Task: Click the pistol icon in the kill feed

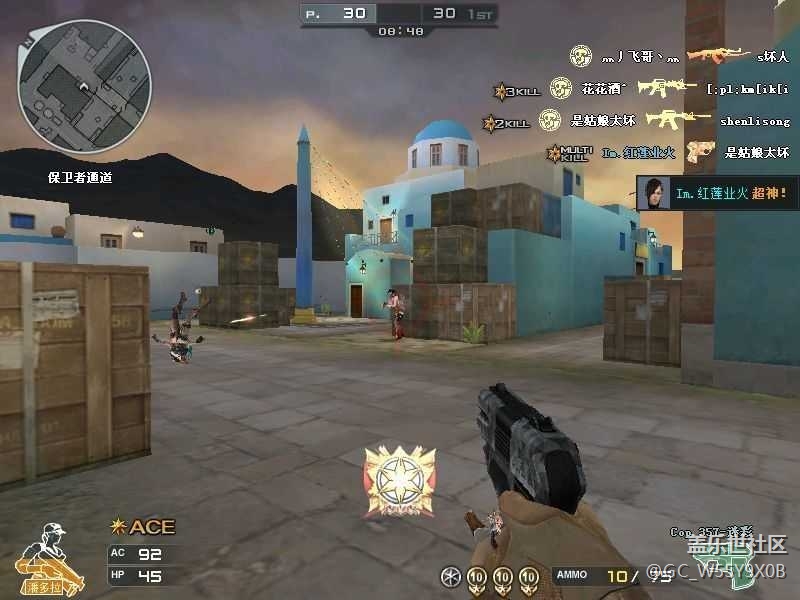Action: click(700, 152)
